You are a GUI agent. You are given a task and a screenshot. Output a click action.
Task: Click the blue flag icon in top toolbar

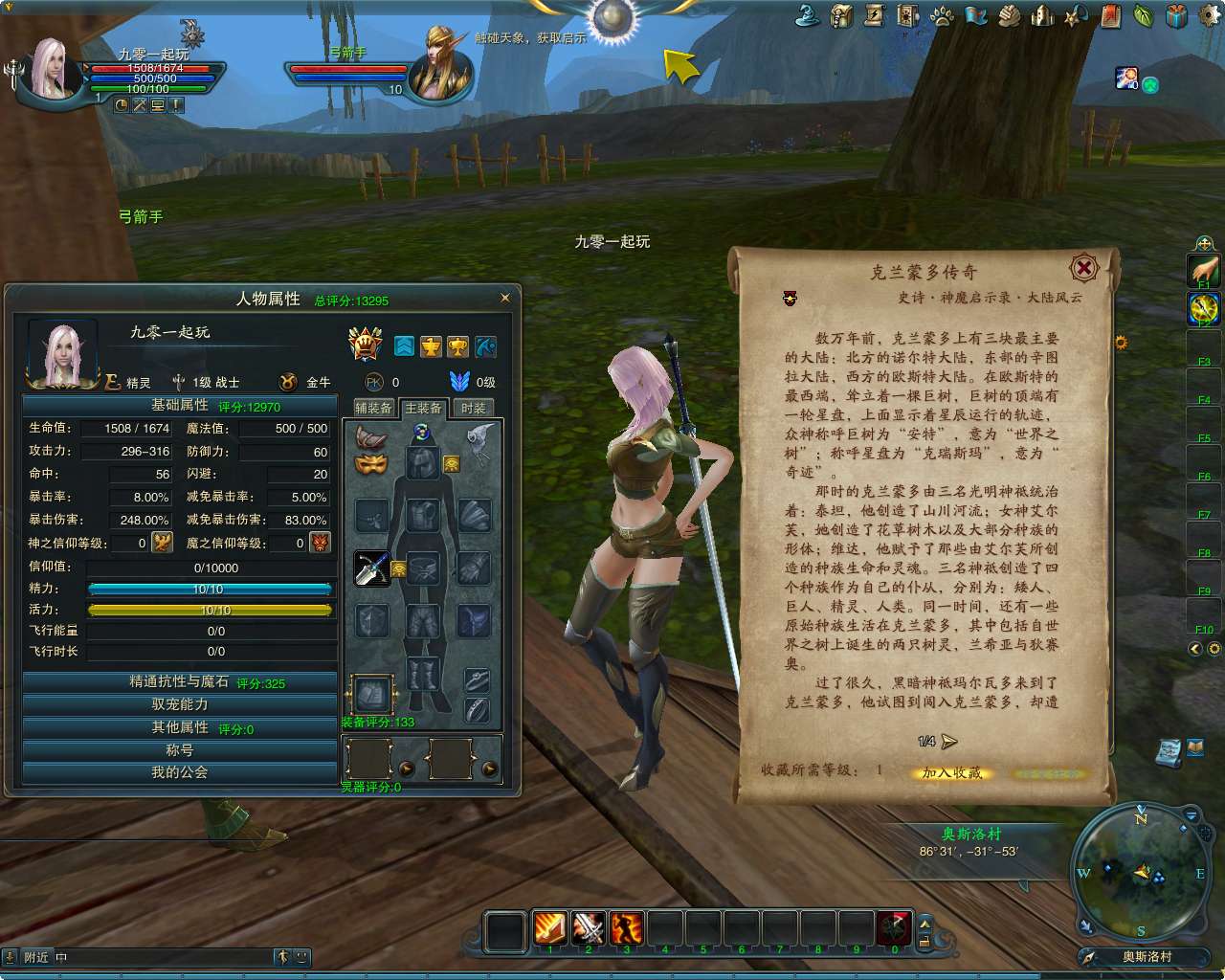click(x=975, y=16)
